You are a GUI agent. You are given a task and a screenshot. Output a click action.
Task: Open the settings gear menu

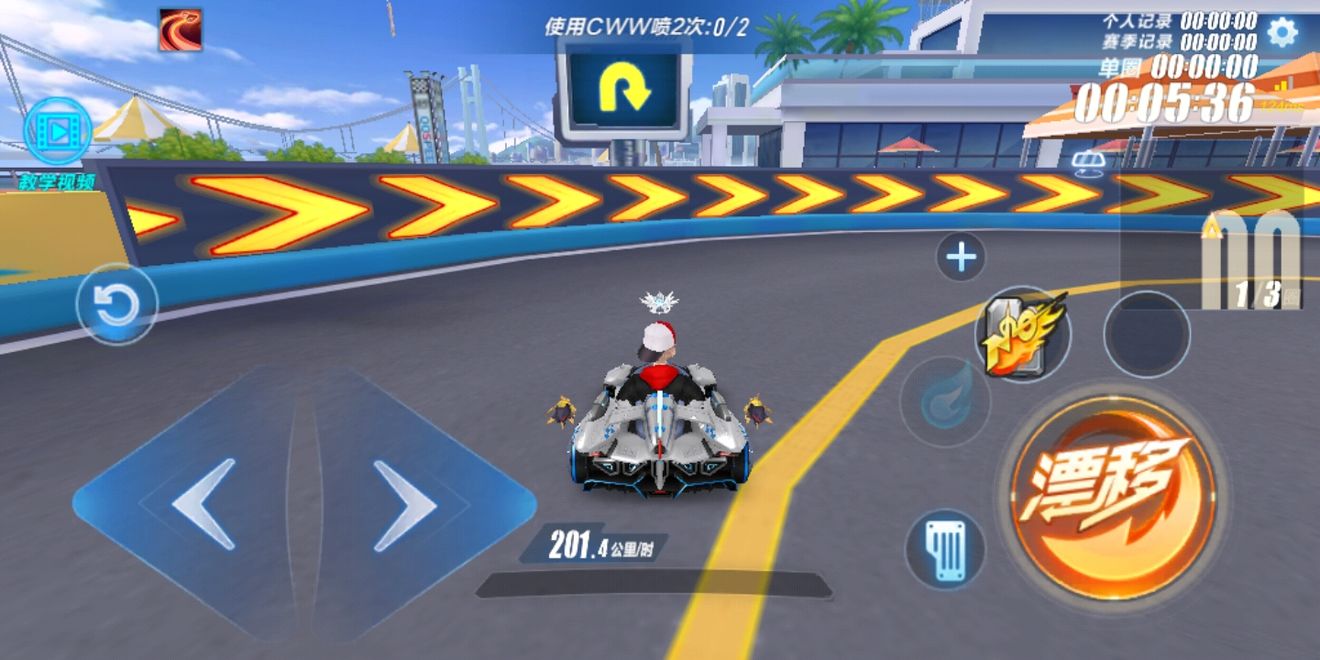(x=1281, y=32)
